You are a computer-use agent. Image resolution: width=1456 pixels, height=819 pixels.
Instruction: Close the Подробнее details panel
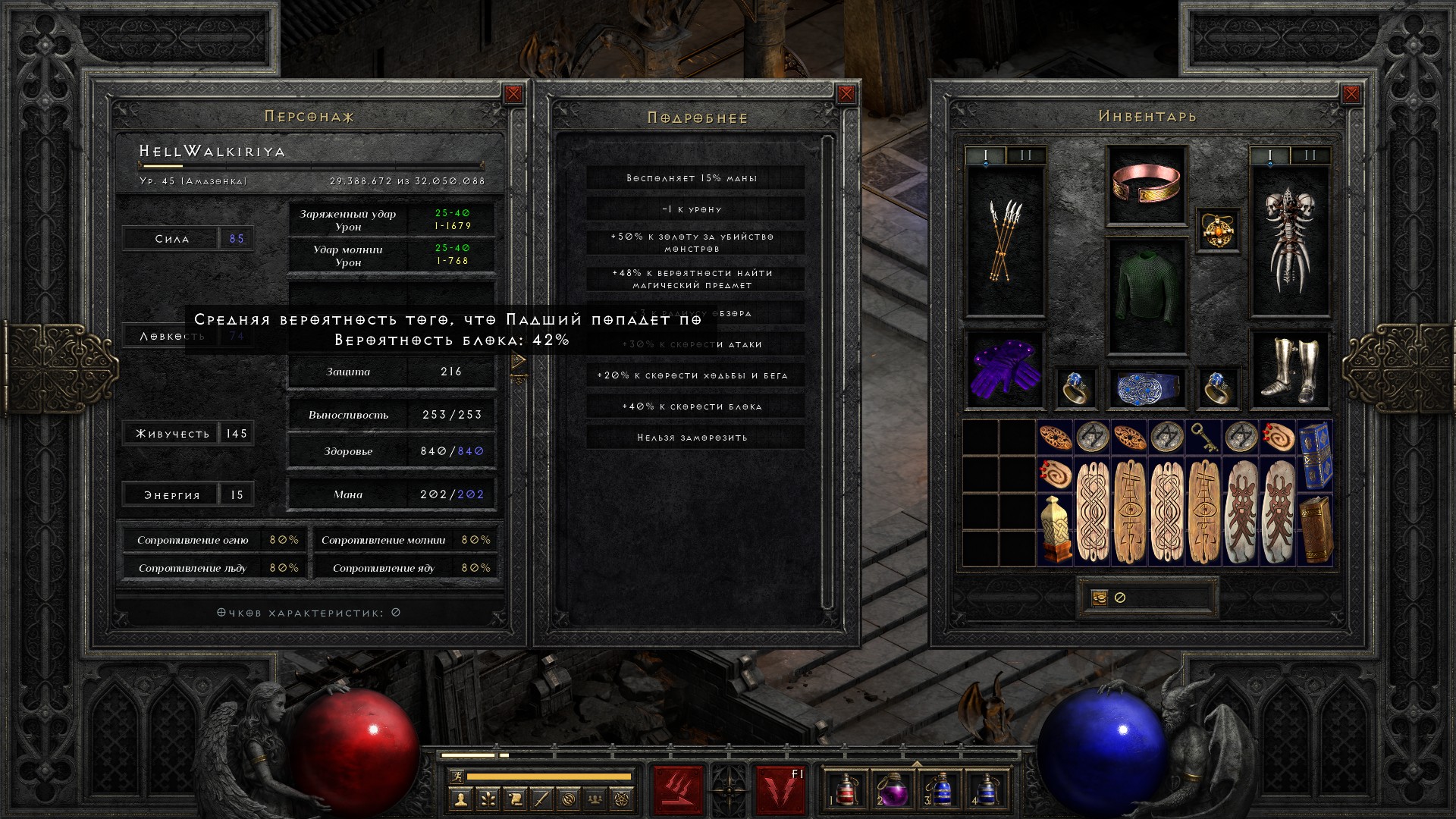click(846, 94)
